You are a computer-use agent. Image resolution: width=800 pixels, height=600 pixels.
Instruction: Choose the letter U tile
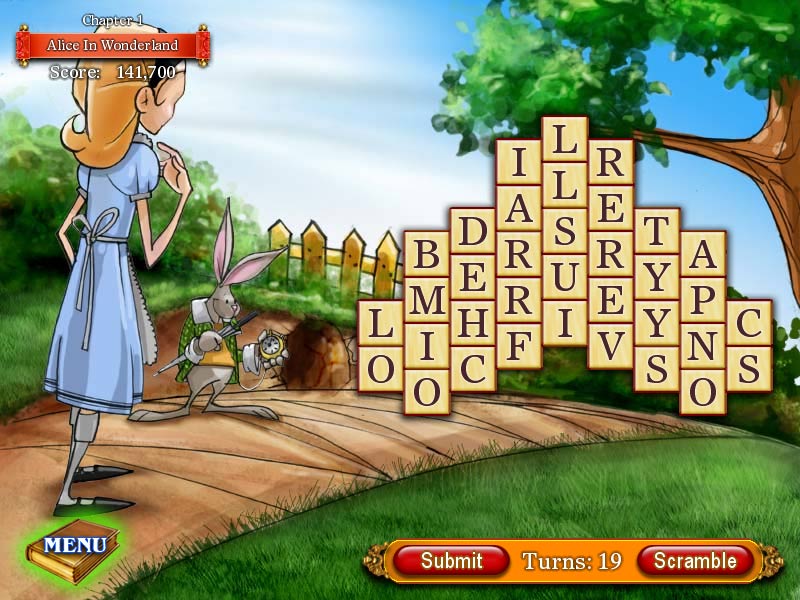pyautogui.click(x=564, y=277)
